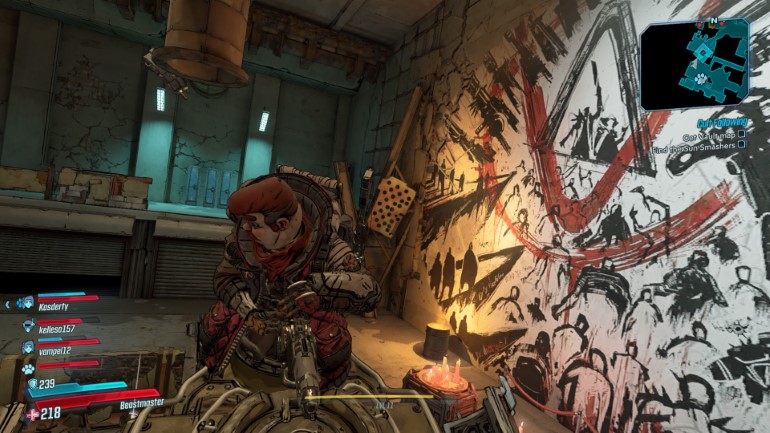Select party member Kosderty's portrait
The width and height of the screenshot is (770, 433).
click(26, 302)
